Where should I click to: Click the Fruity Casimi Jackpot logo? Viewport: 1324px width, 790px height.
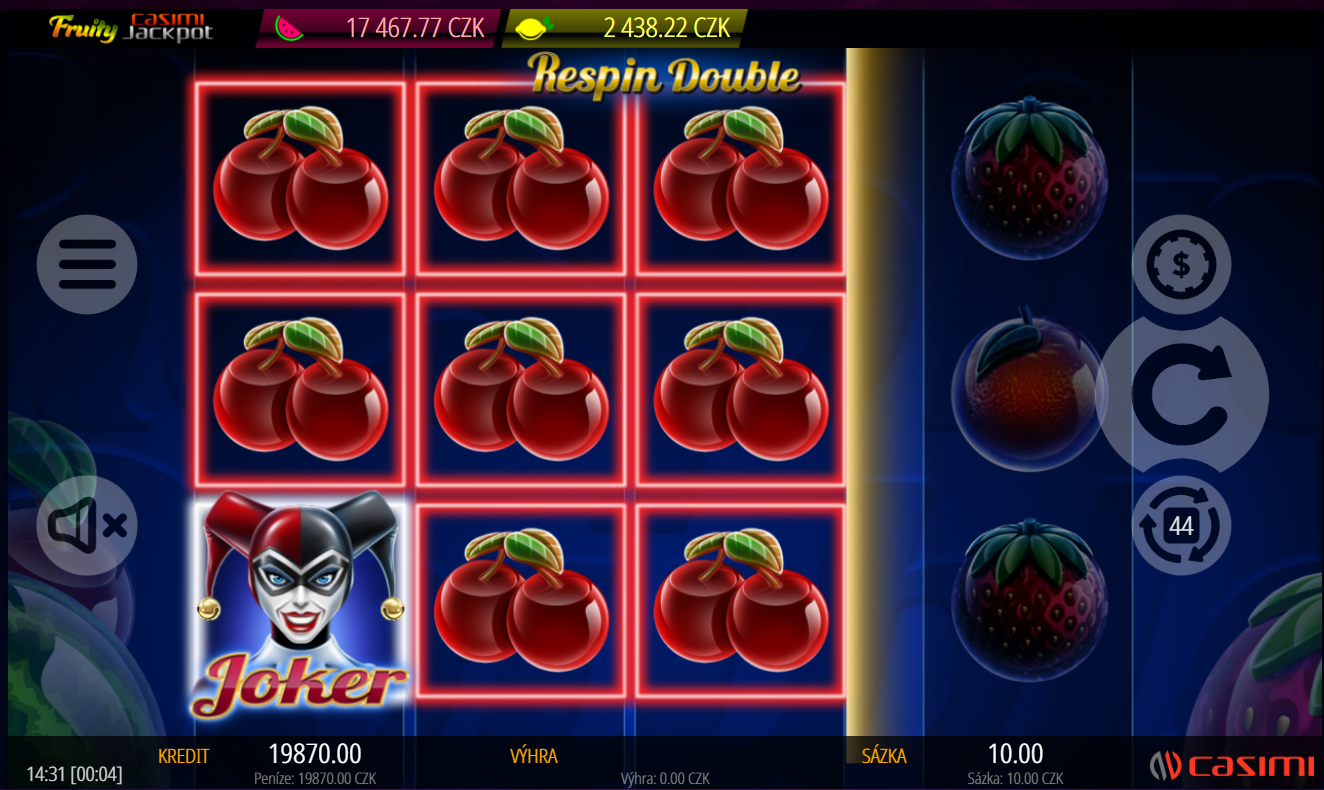pos(131,27)
